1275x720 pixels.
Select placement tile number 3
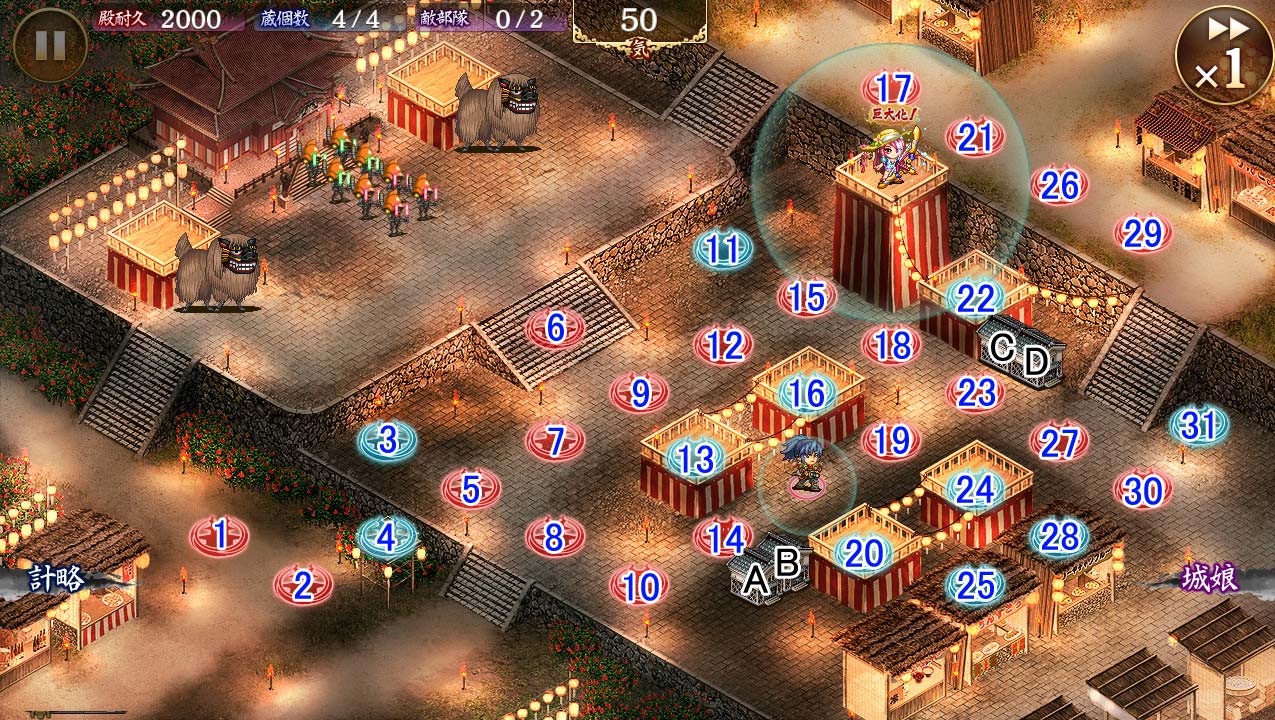click(388, 439)
